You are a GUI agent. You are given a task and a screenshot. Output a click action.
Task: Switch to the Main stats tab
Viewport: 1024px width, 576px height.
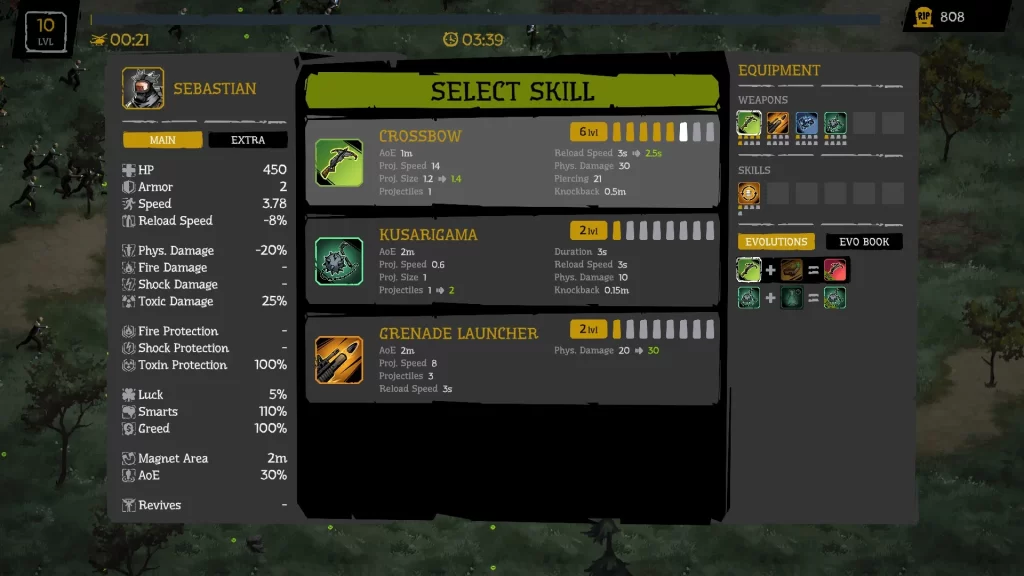tap(163, 140)
